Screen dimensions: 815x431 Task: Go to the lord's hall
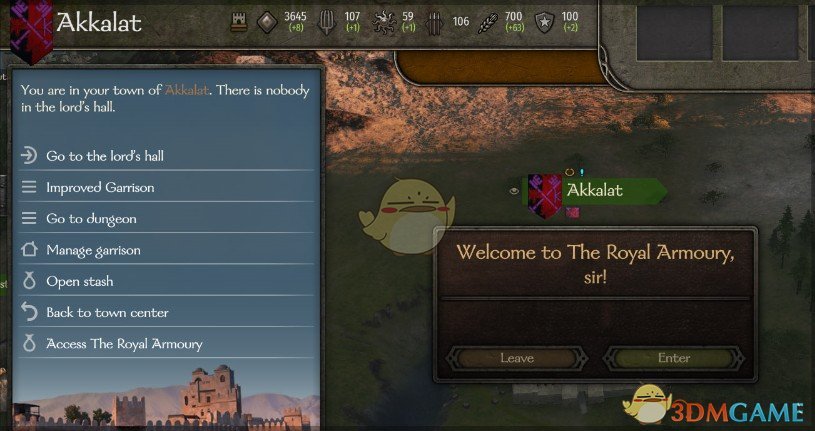click(x=105, y=156)
